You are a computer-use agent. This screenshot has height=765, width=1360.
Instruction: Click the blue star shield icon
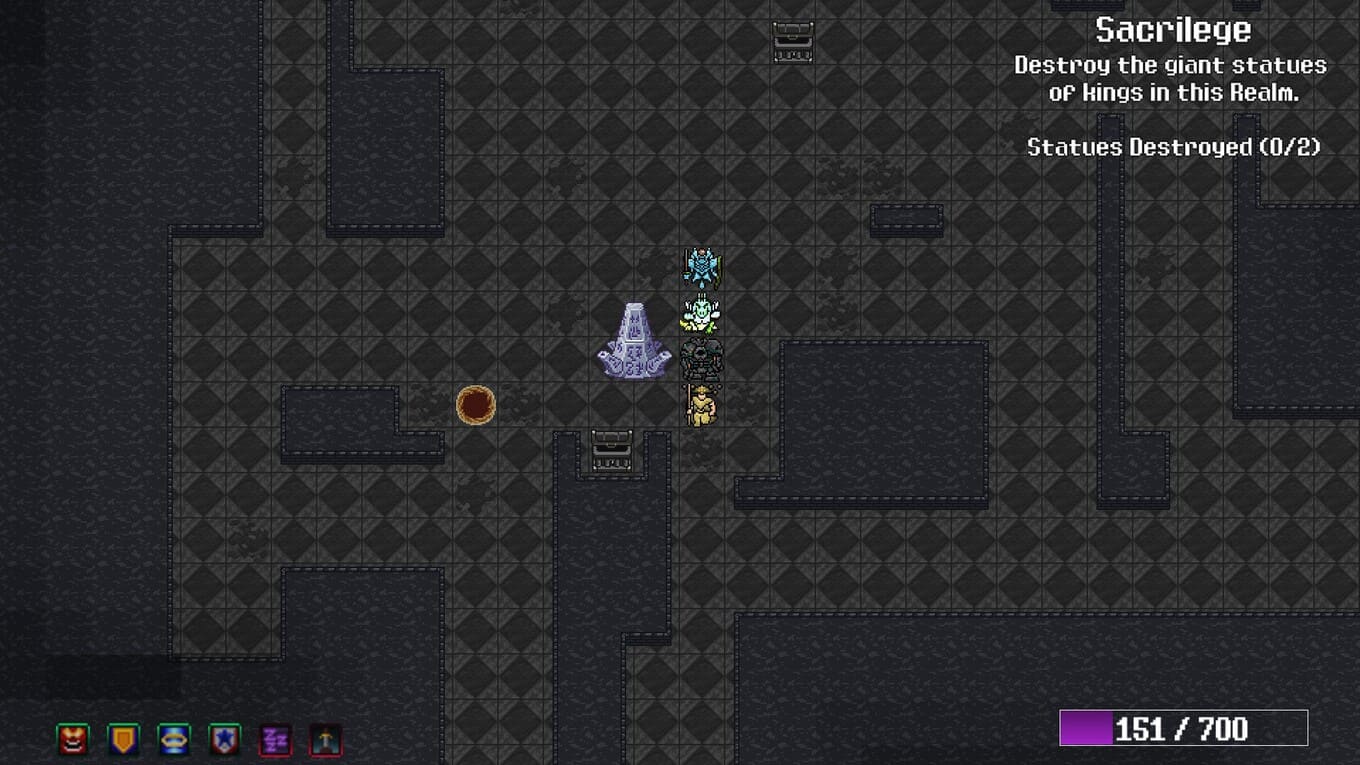(x=225, y=740)
